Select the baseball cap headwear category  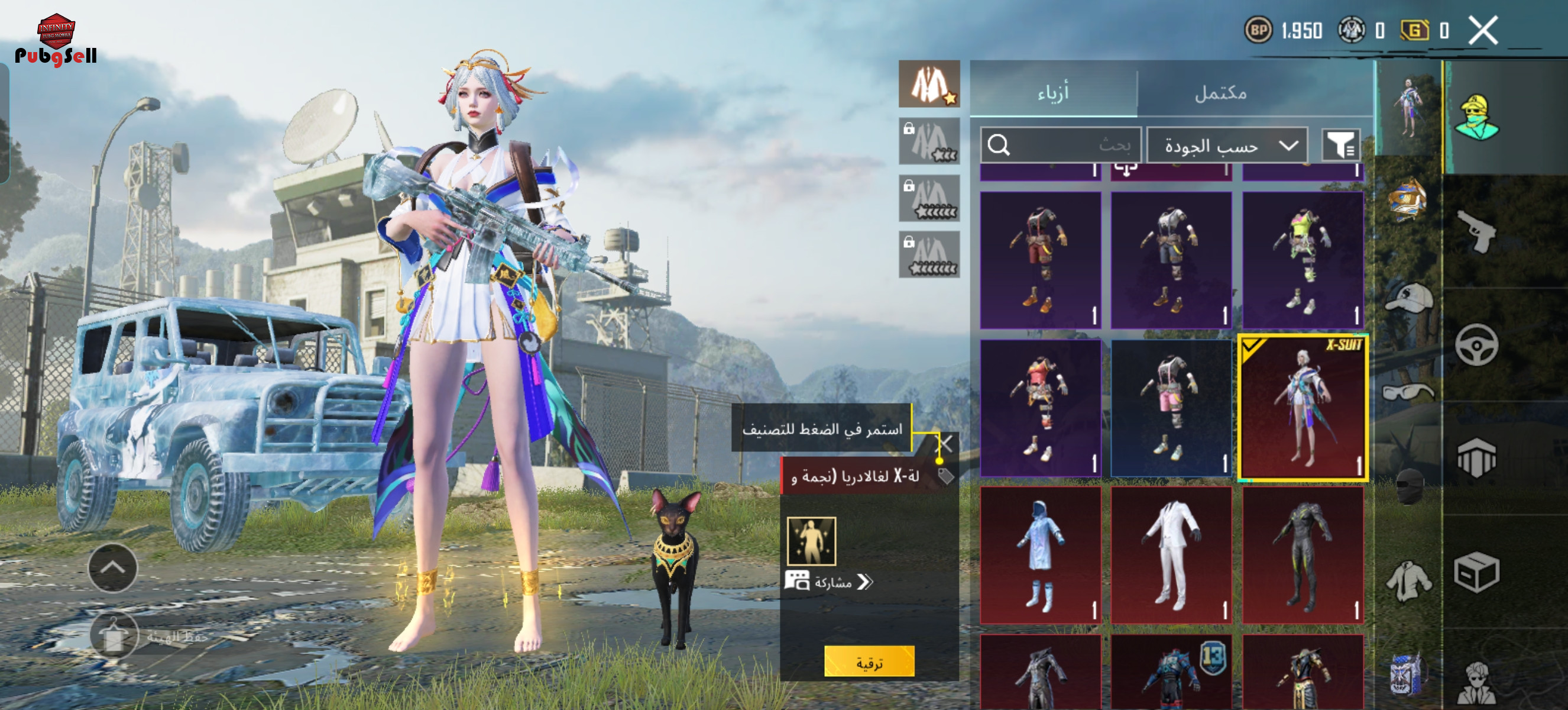(1408, 298)
